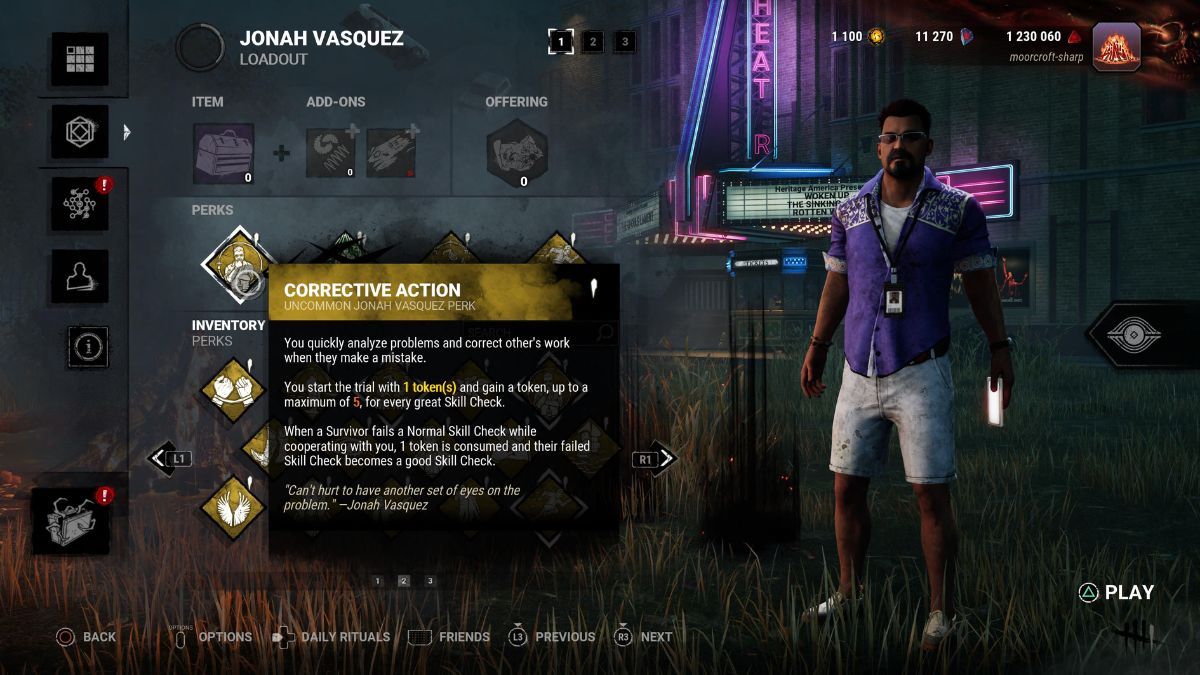Click the eye emblem on right edge
The image size is (1200, 675).
click(x=1141, y=336)
